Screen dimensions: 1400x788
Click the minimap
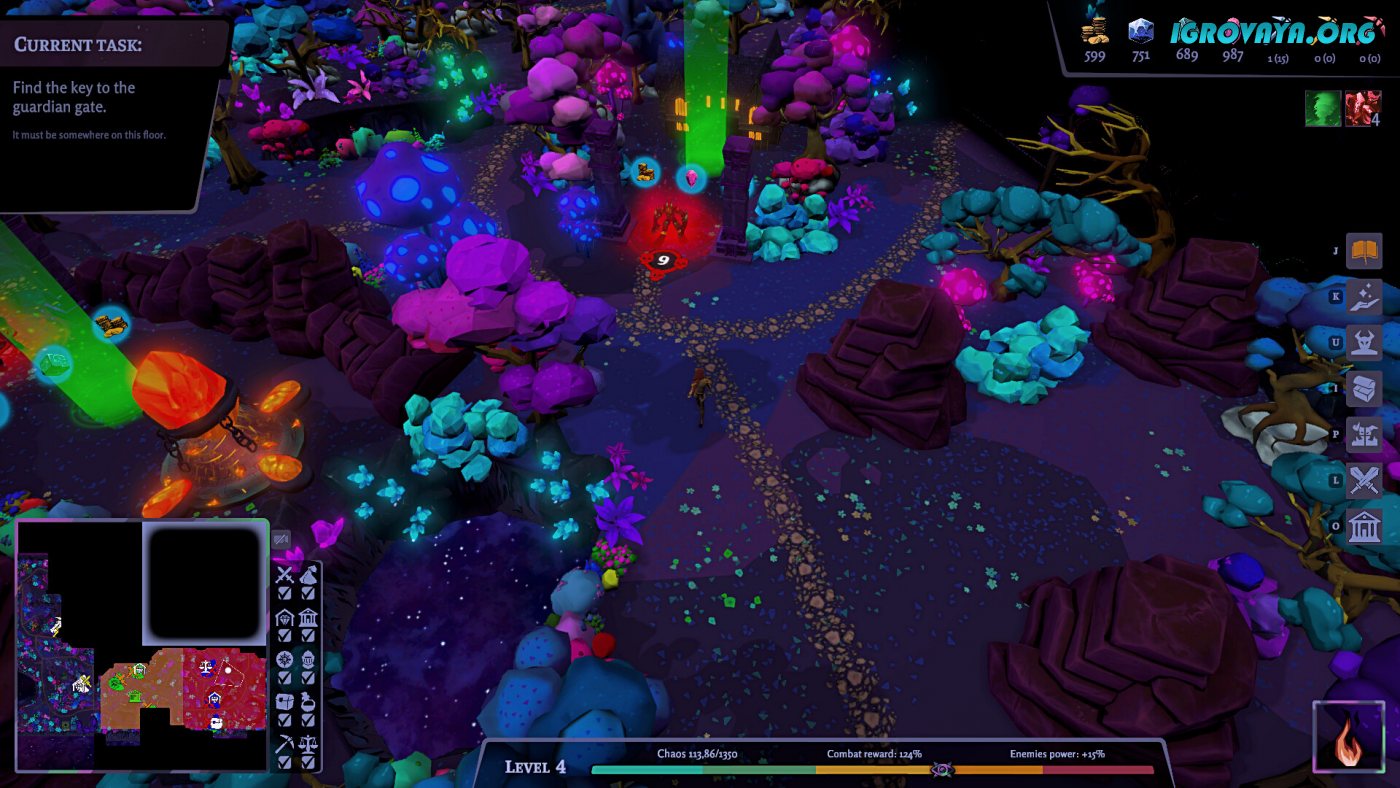142,645
